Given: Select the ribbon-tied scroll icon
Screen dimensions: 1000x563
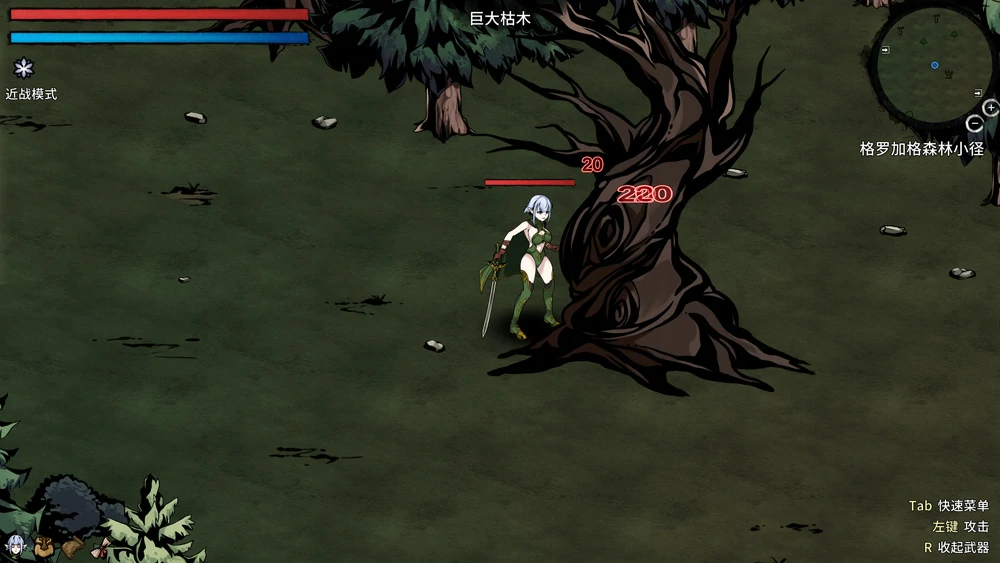Looking at the screenshot, I should point(100,546).
